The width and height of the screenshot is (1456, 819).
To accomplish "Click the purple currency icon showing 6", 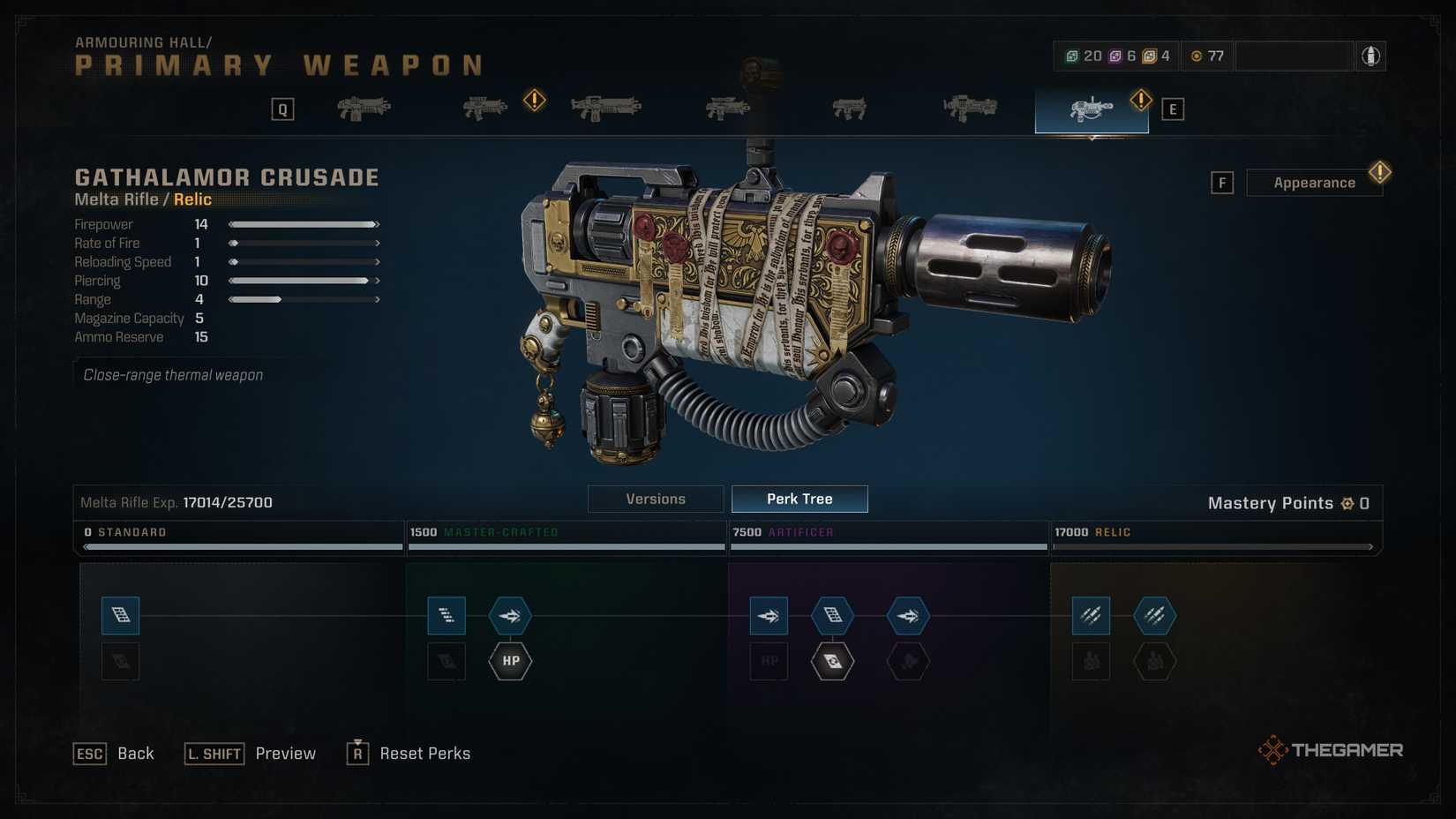I will pyautogui.click(x=1114, y=55).
